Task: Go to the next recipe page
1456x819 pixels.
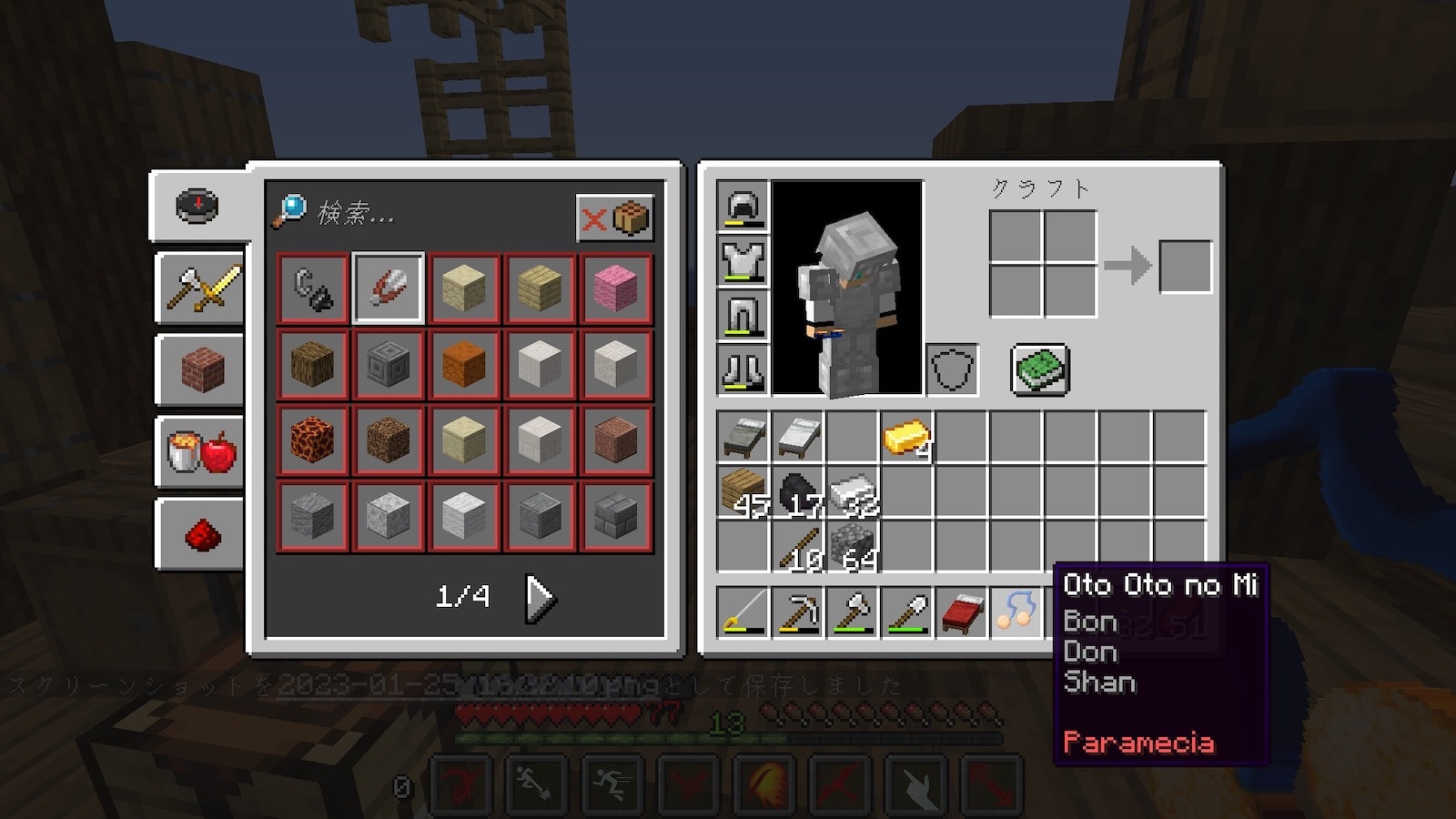Action: [540, 598]
